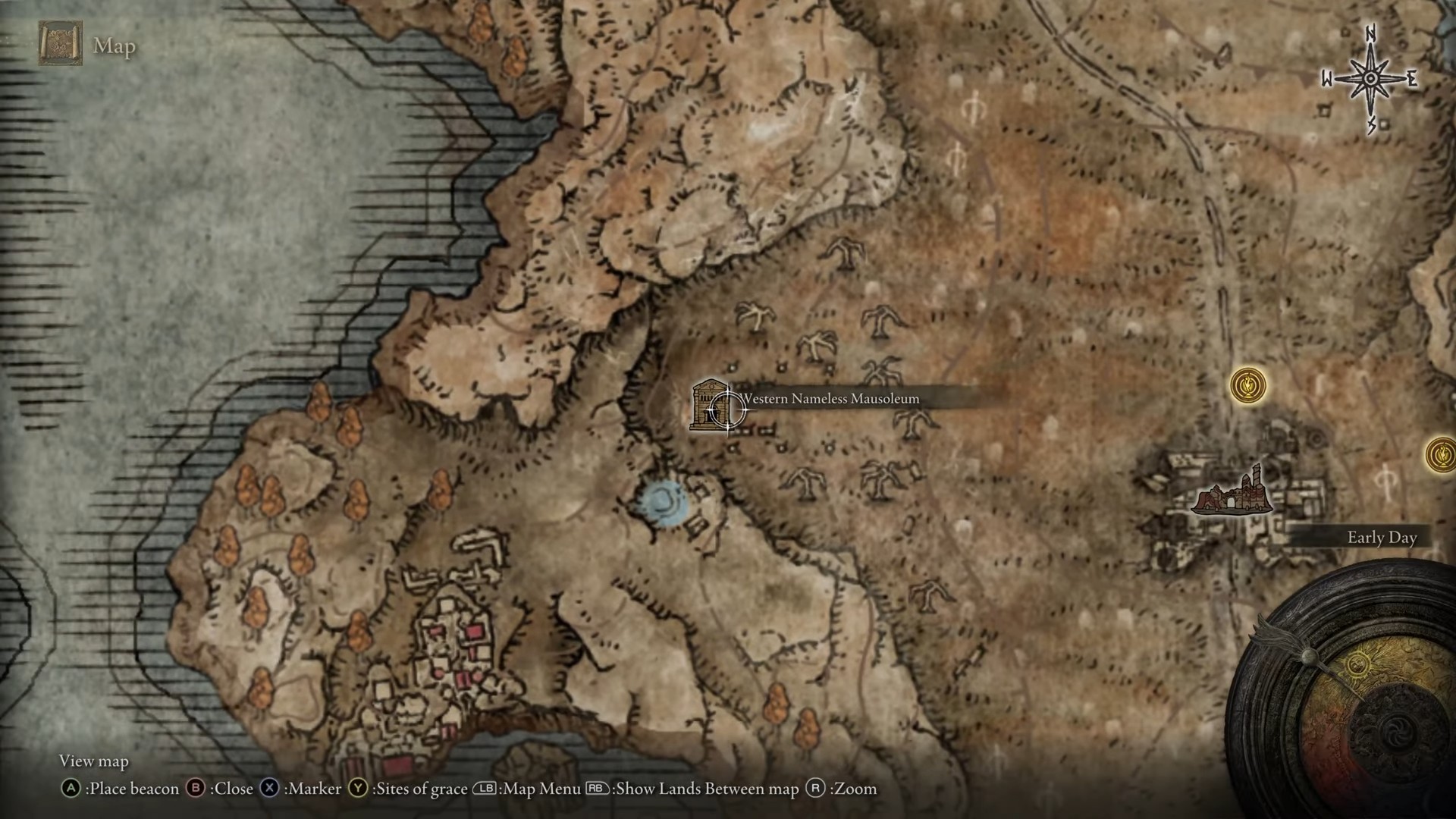Select the Western Nameless Mausoleum map icon
Viewport: 1456px width, 819px height.
(708, 406)
